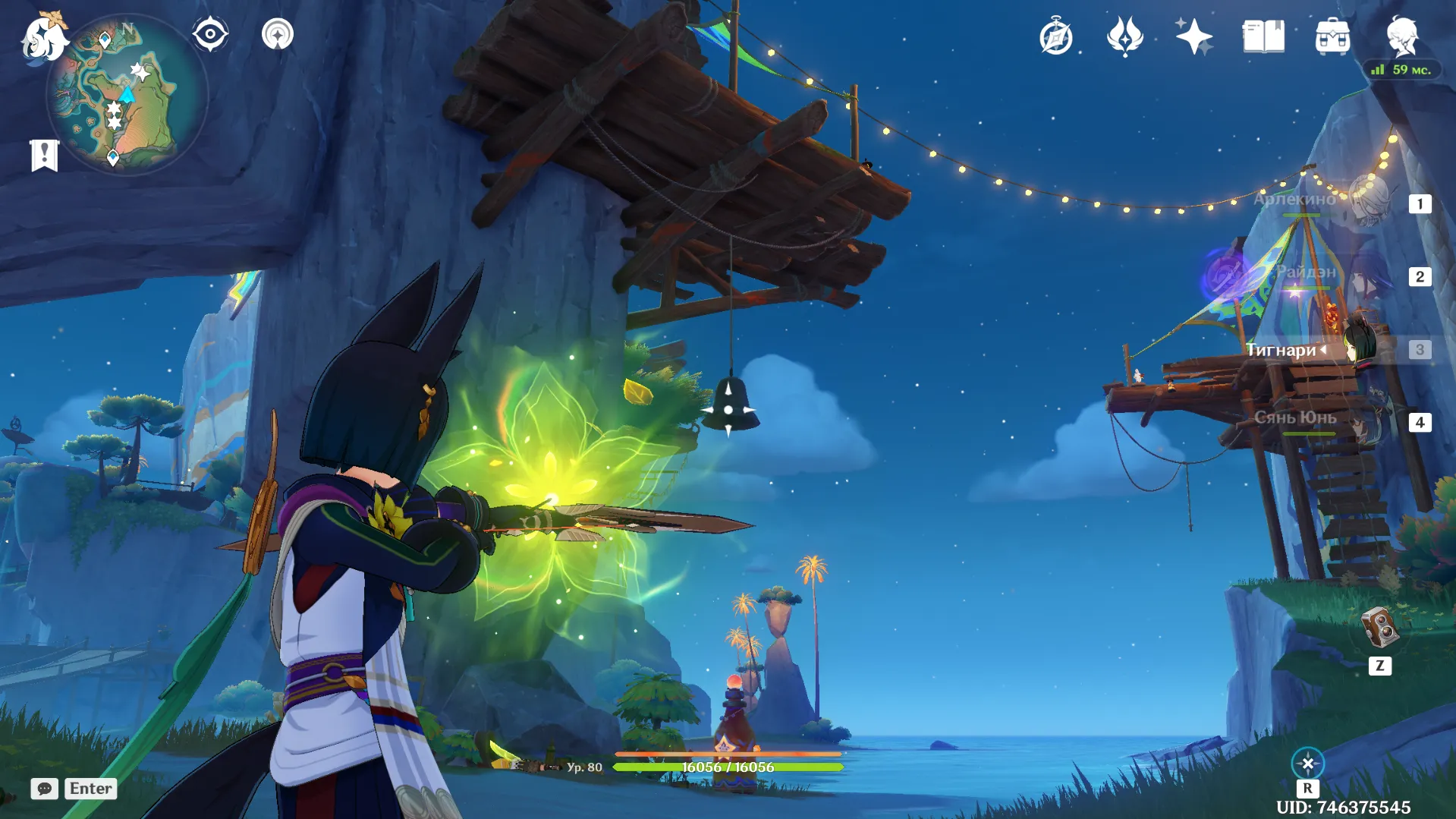Open the inventory backpack icon

click(x=1332, y=37)
